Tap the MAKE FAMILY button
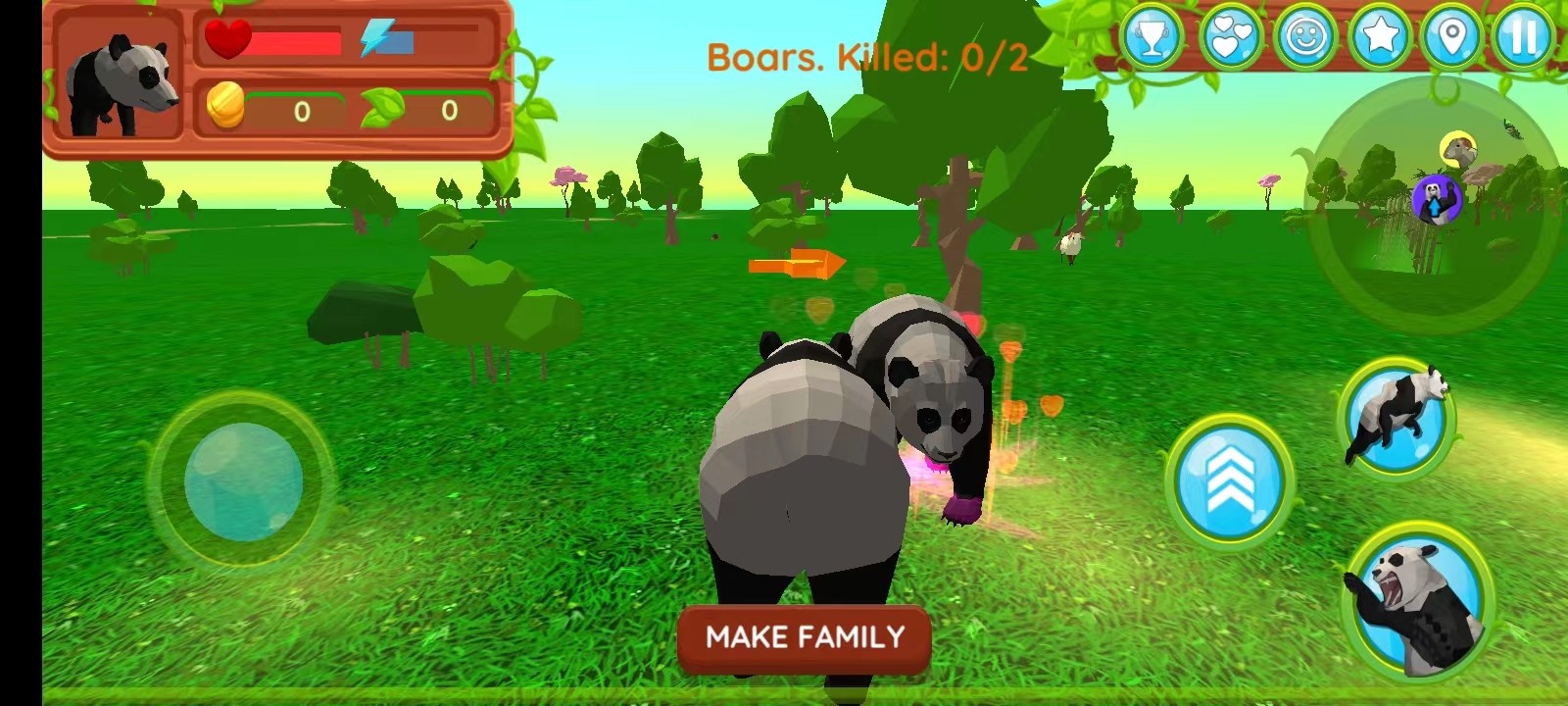 (x=804, y=638)
